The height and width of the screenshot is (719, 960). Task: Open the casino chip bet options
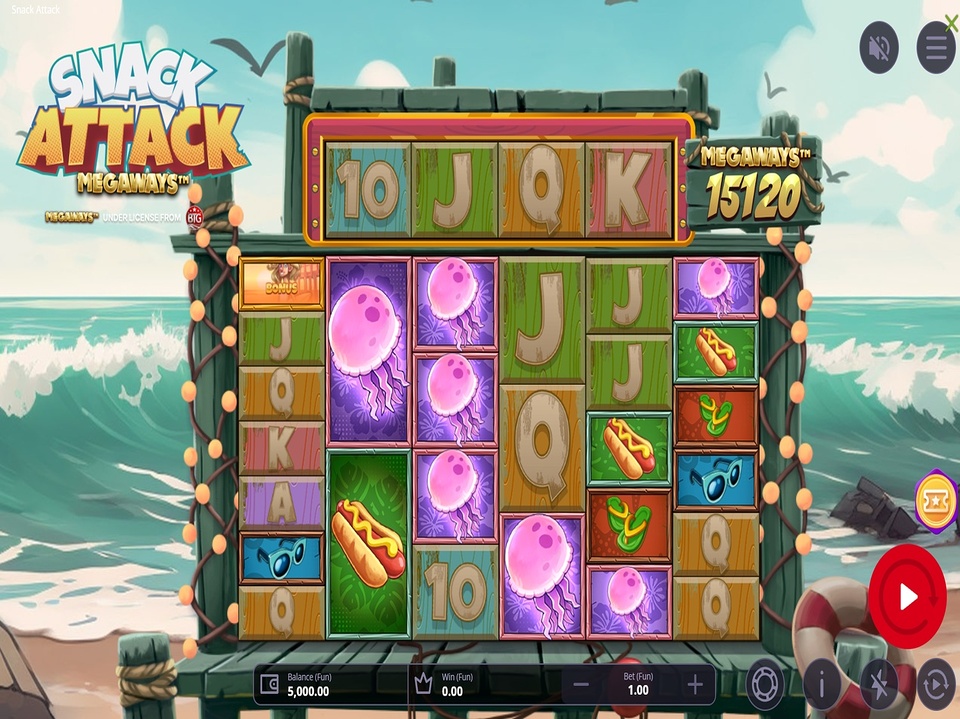765,684
